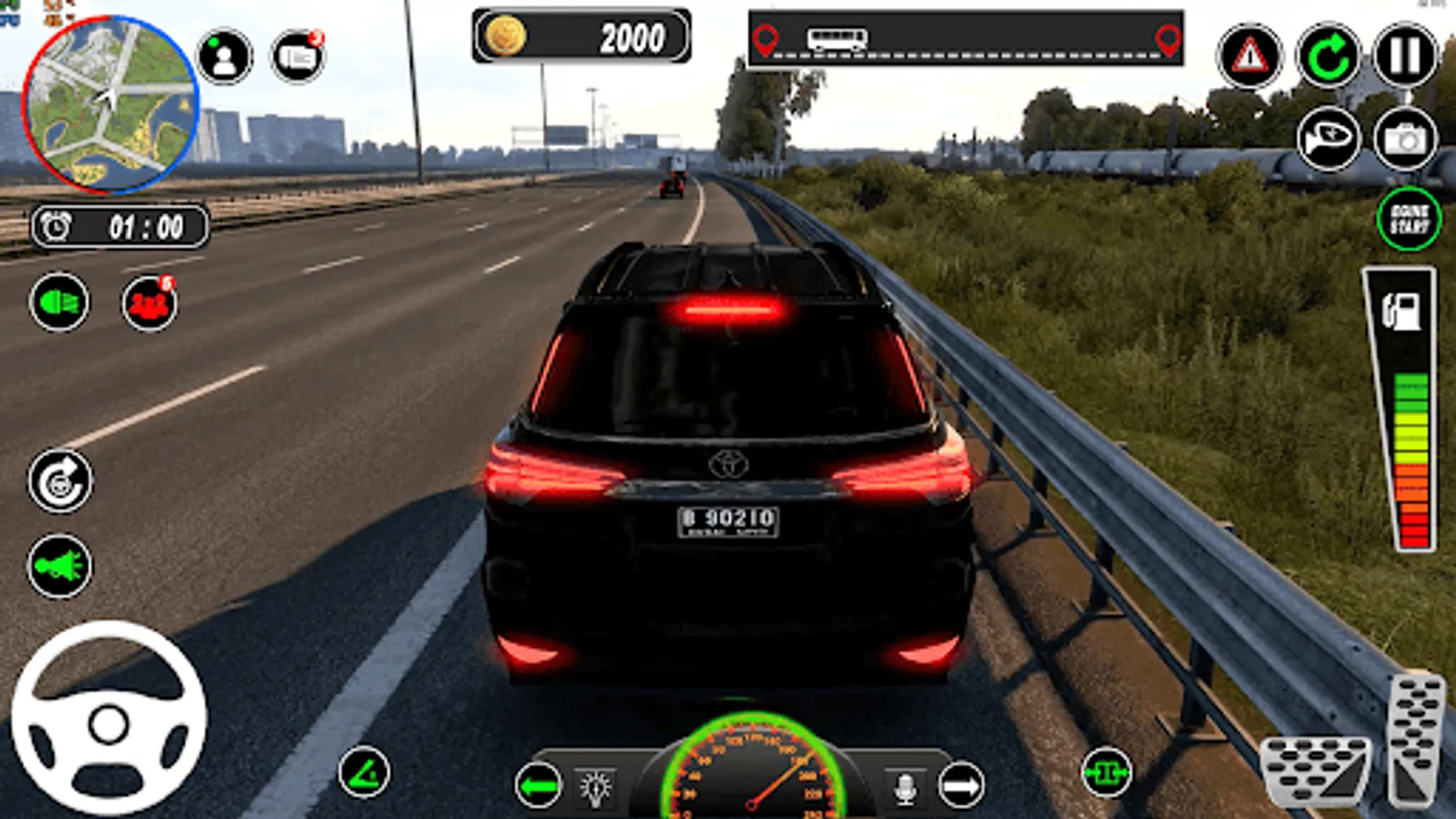This screenshot has height=819, width=1456.
Task: Tap the turbo boost swirl icon
Action: [60, 481]
